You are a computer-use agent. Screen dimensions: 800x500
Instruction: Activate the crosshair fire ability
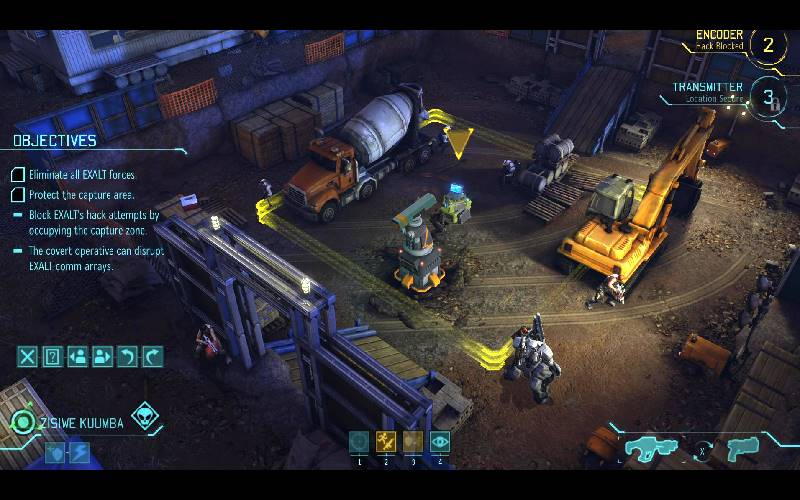[x=359, y=442]
